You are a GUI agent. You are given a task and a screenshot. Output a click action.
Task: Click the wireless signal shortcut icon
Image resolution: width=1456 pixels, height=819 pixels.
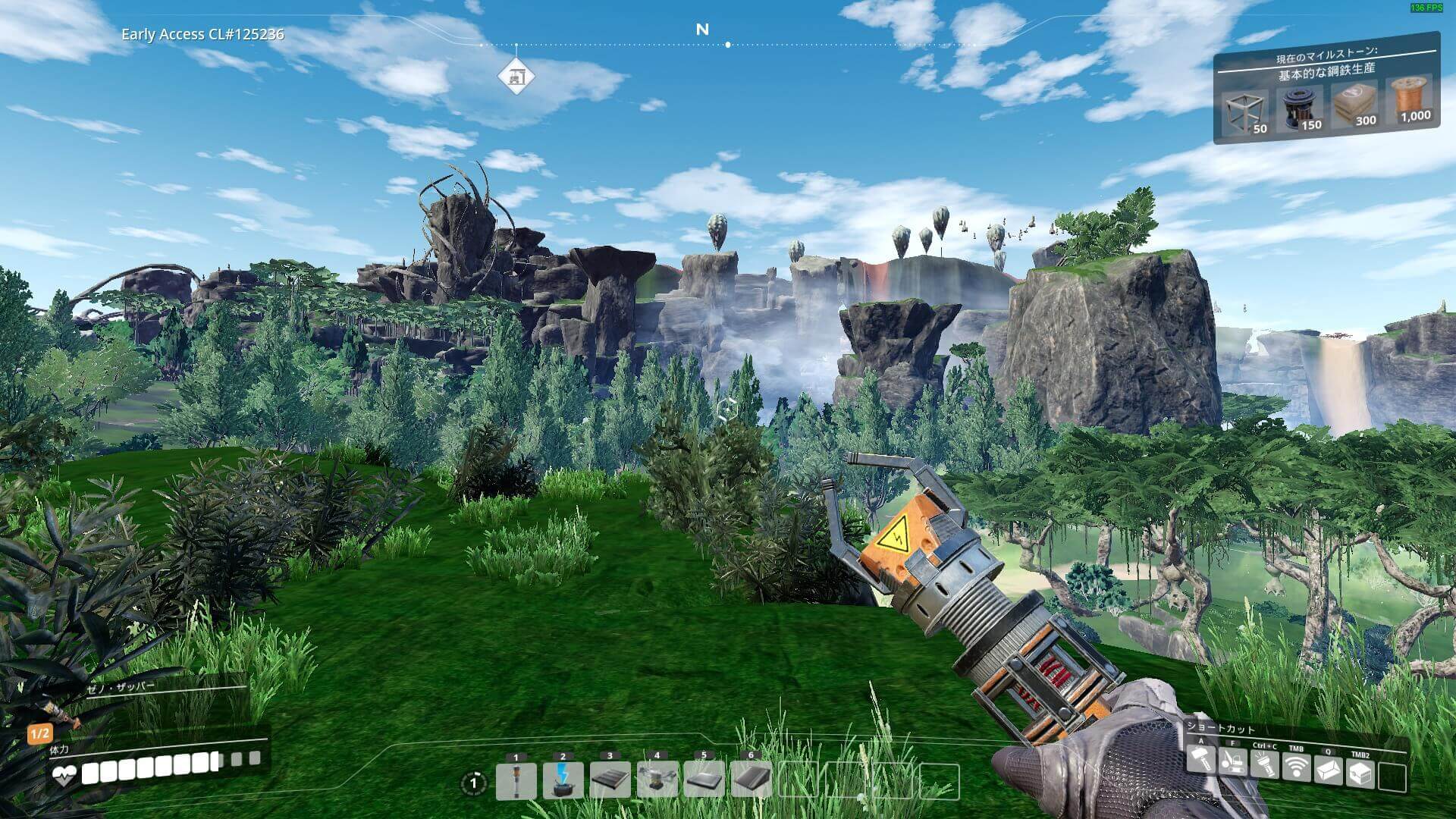[x=1296, y=768]
